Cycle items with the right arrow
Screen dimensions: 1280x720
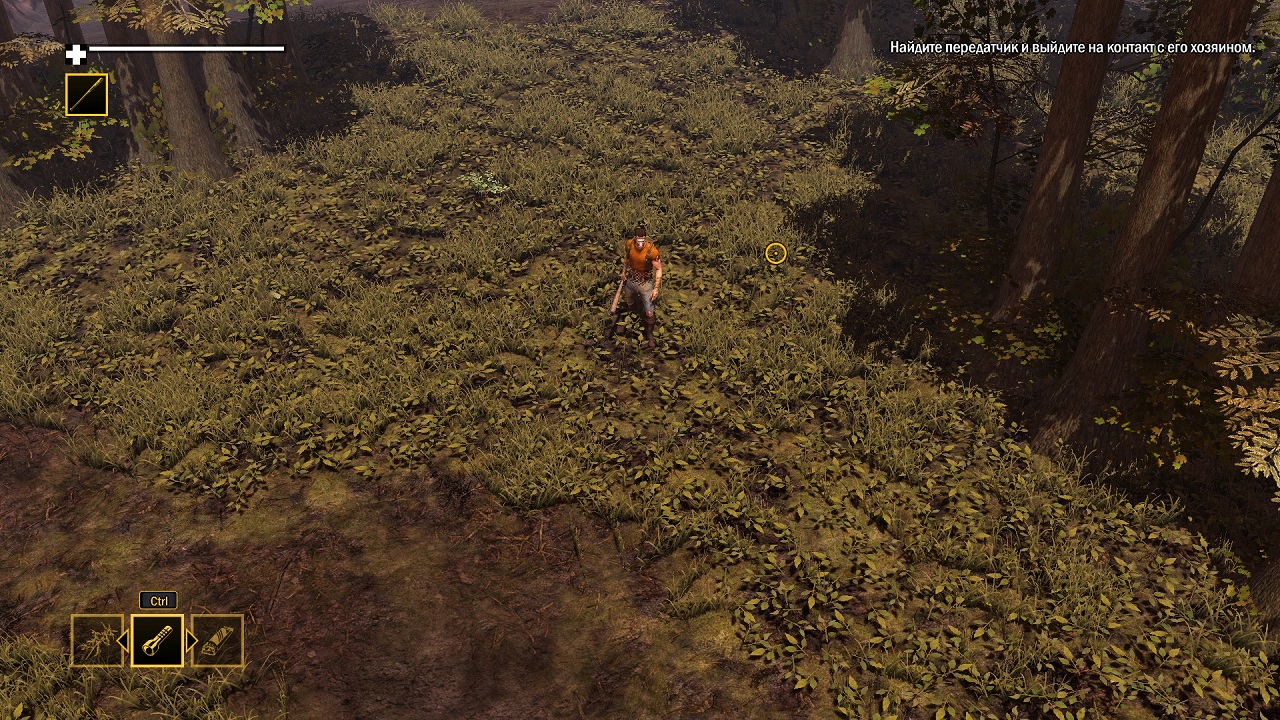(x=191, y=640)
